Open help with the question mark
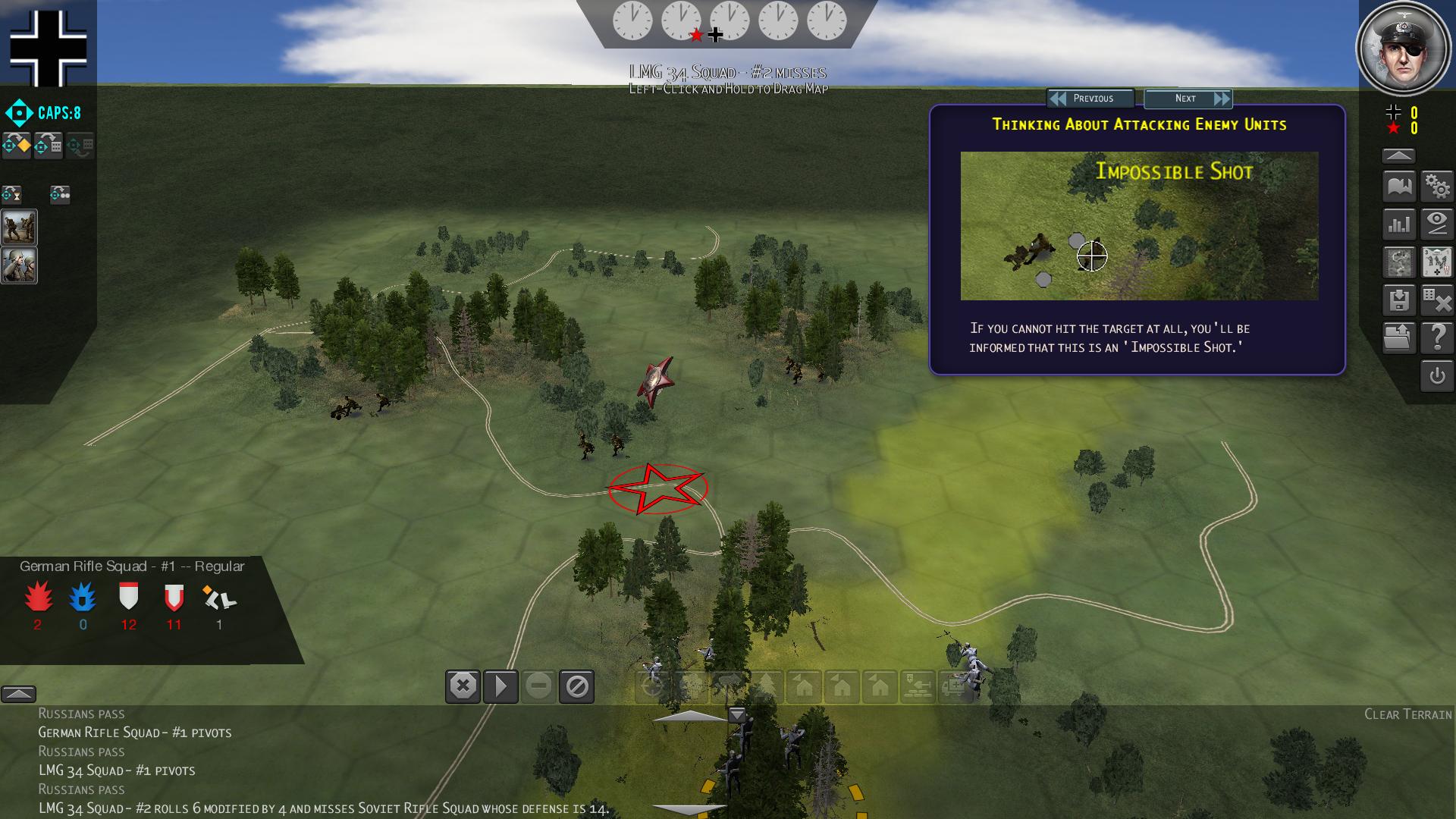This screenshot has height=819, width=1456. 1437,337
